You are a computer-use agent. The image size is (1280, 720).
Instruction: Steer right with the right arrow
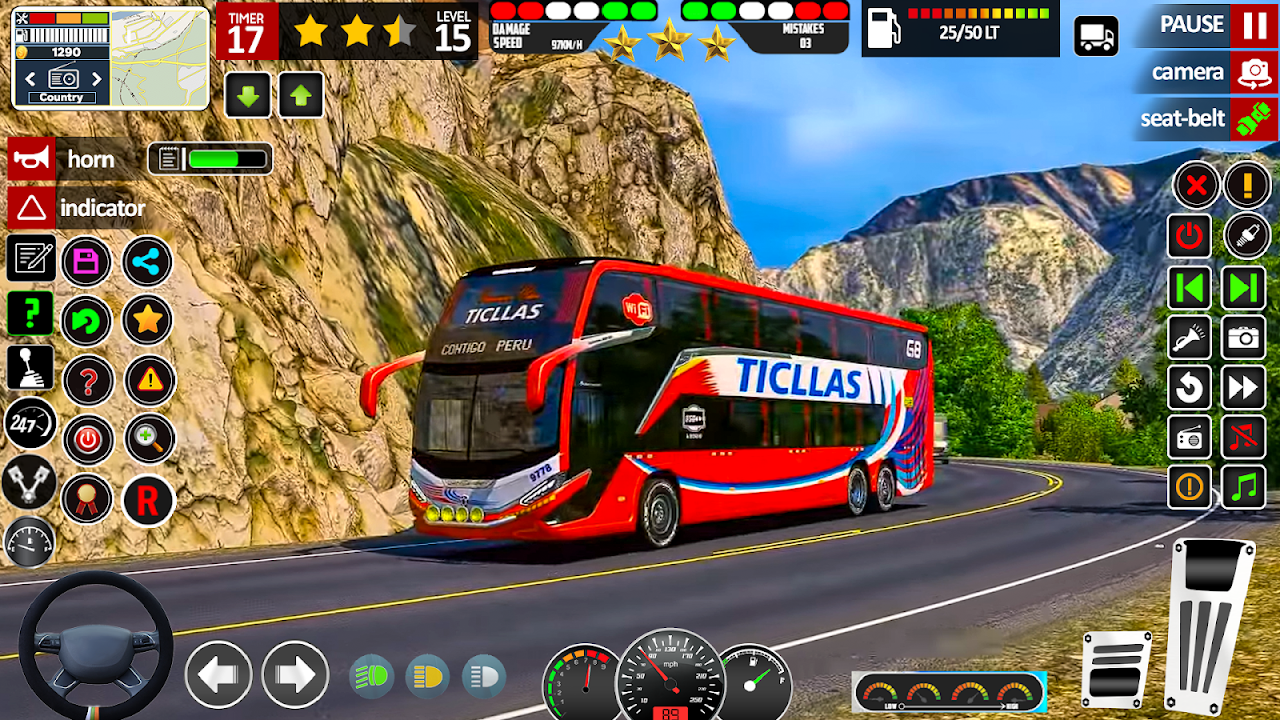click(295, 675)
